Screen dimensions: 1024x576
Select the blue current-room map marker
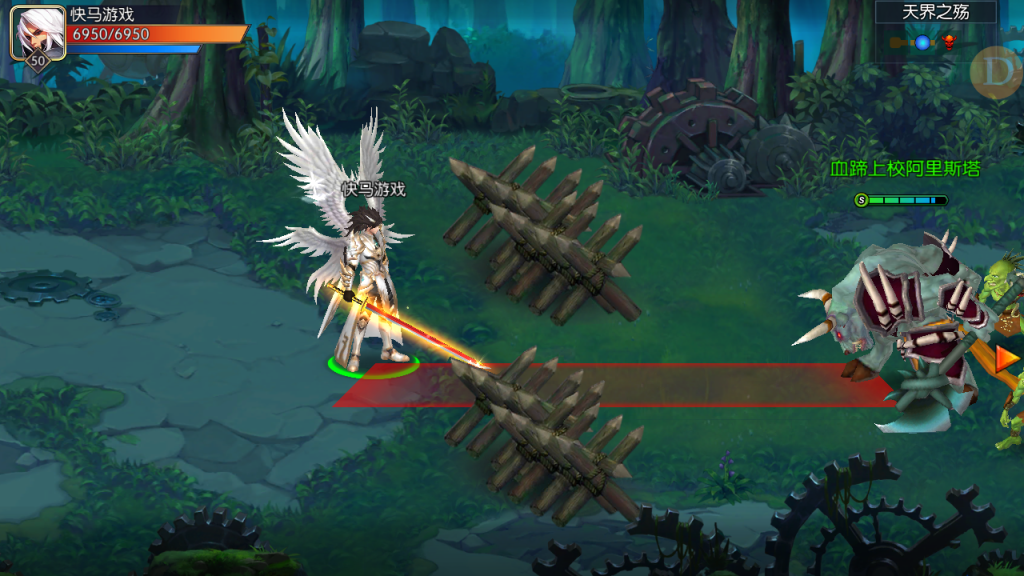tap(922, 42)
